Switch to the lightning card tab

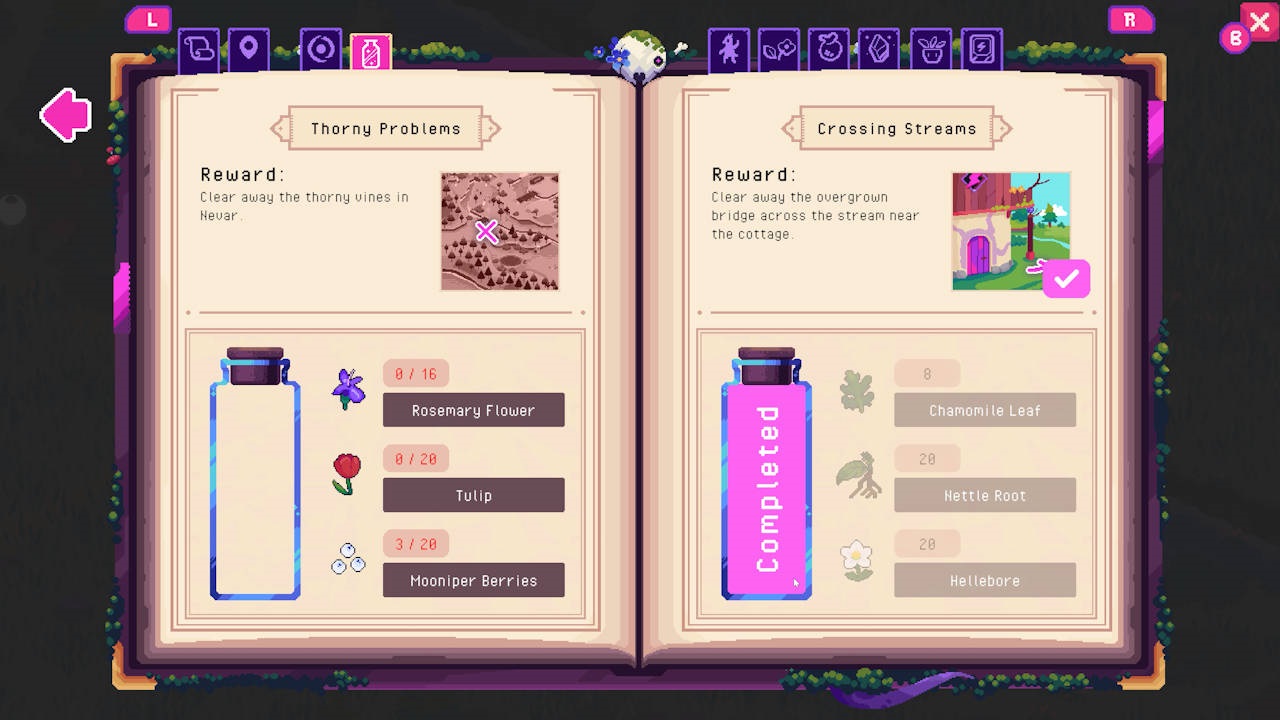click(981, 49)
